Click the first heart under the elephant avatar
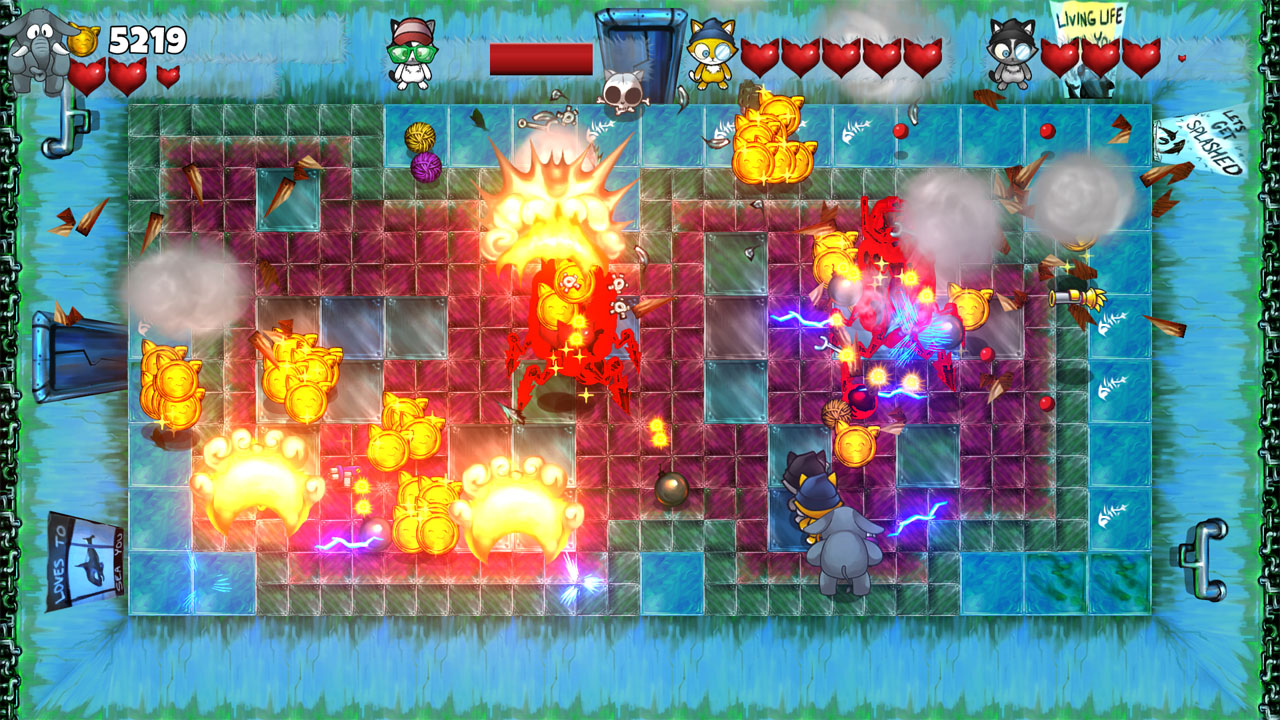Viewport: 1280px width, 720px height. tap(85, 72)
